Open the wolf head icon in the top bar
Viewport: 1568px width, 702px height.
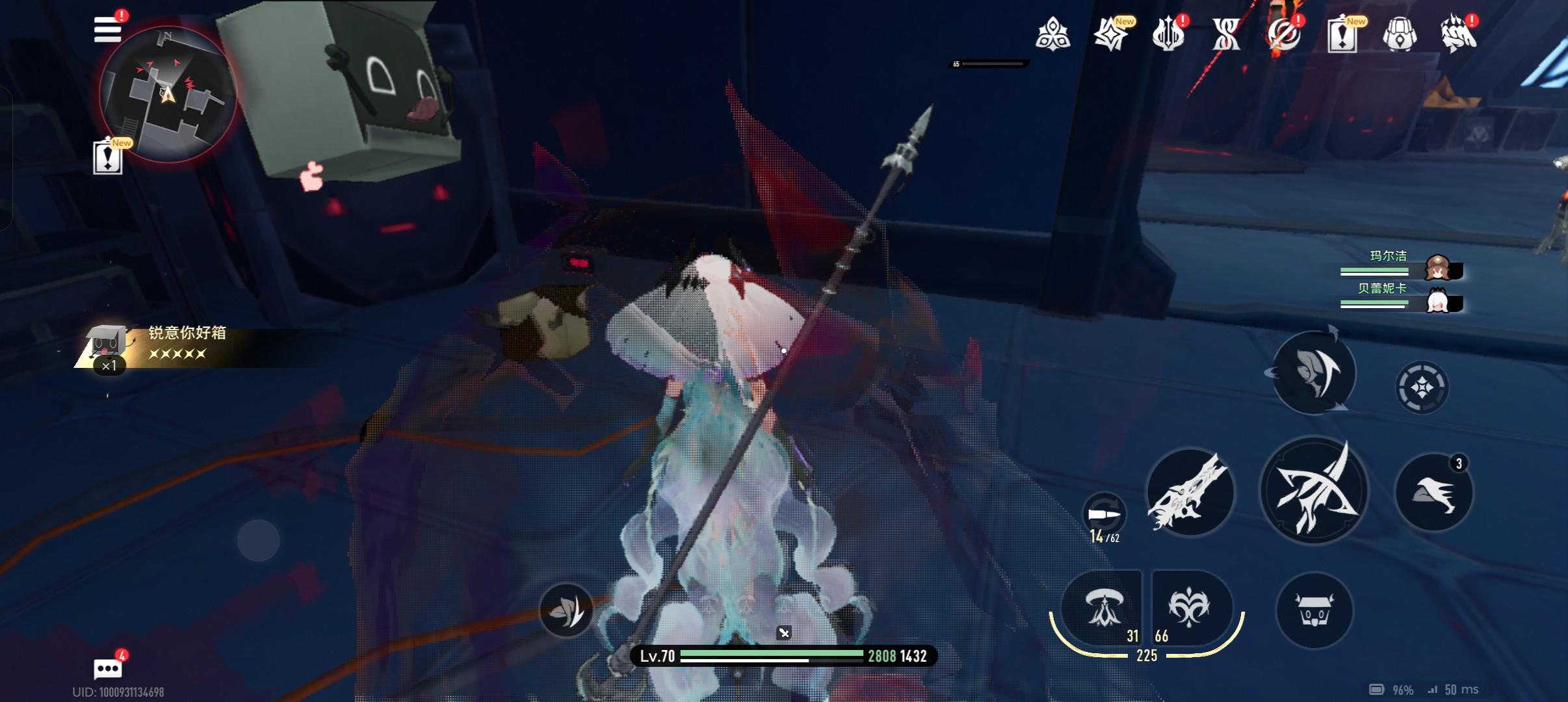coord(1458,34)
